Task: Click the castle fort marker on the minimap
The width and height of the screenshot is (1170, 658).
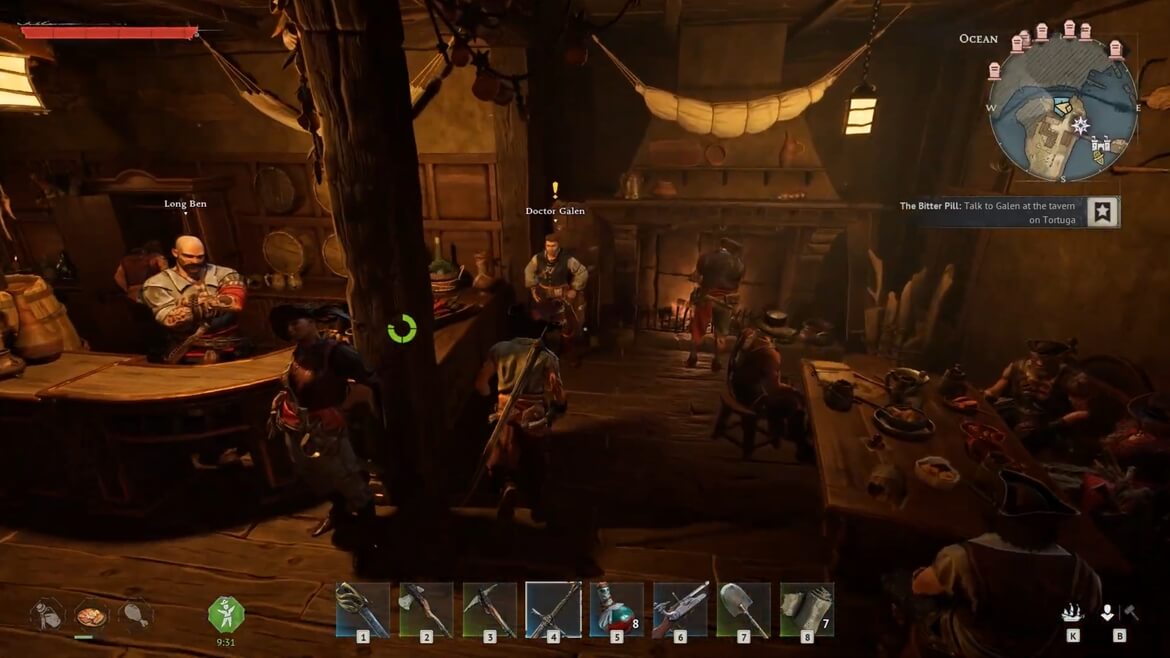Action: coord(1101,146)
